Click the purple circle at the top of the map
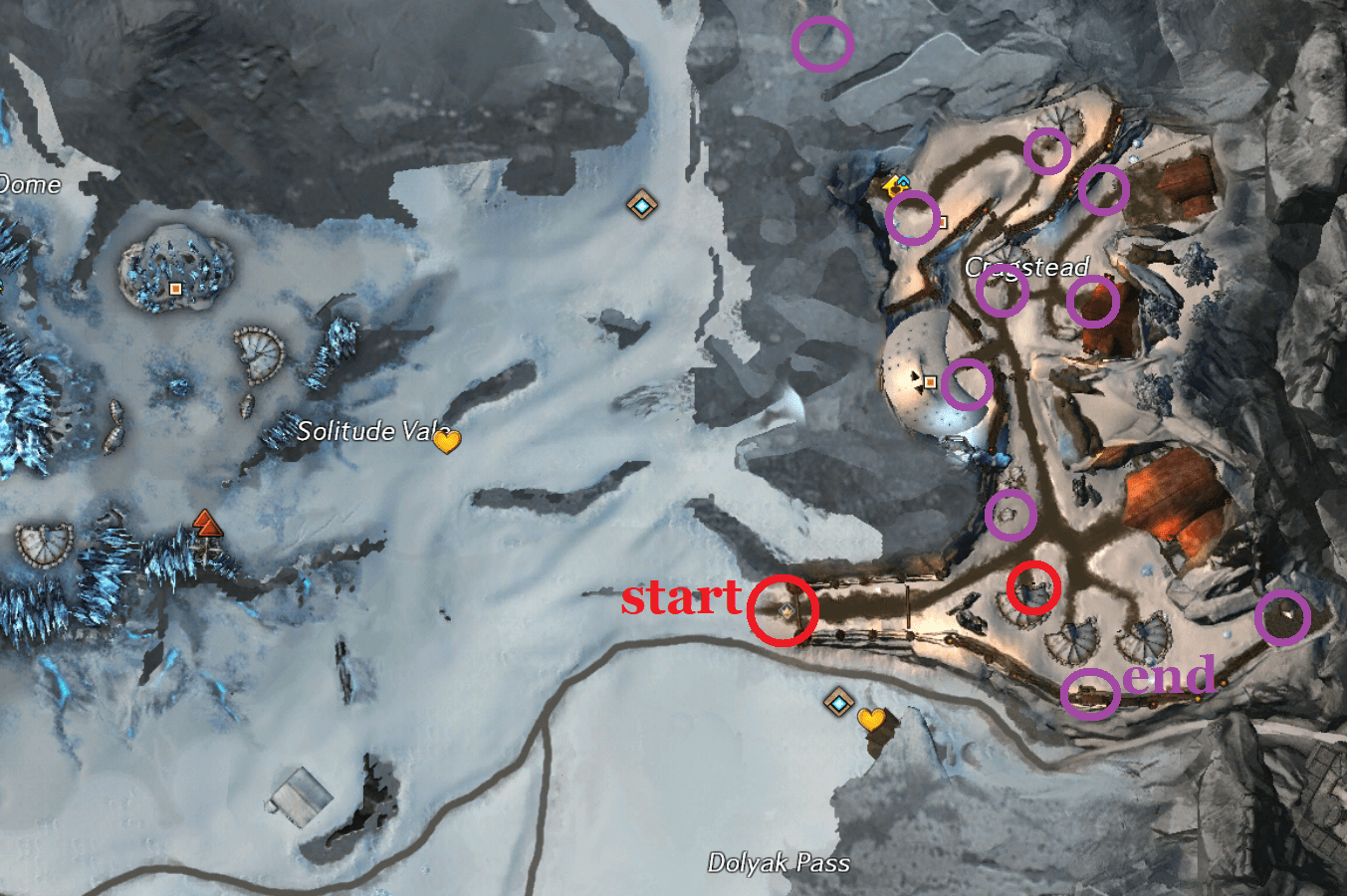This screenshot has height=896, width=1347. coord(822,43)
